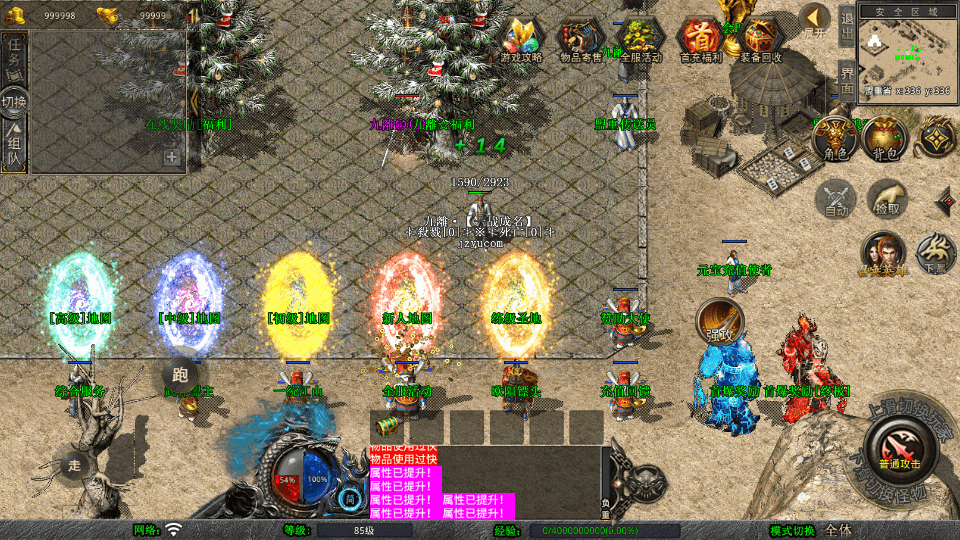Open the 物品寄售 consignment shop
Image resolution: width=960 pixels, height=540 pixels.
pyautogui.click(x=581, y=39)
